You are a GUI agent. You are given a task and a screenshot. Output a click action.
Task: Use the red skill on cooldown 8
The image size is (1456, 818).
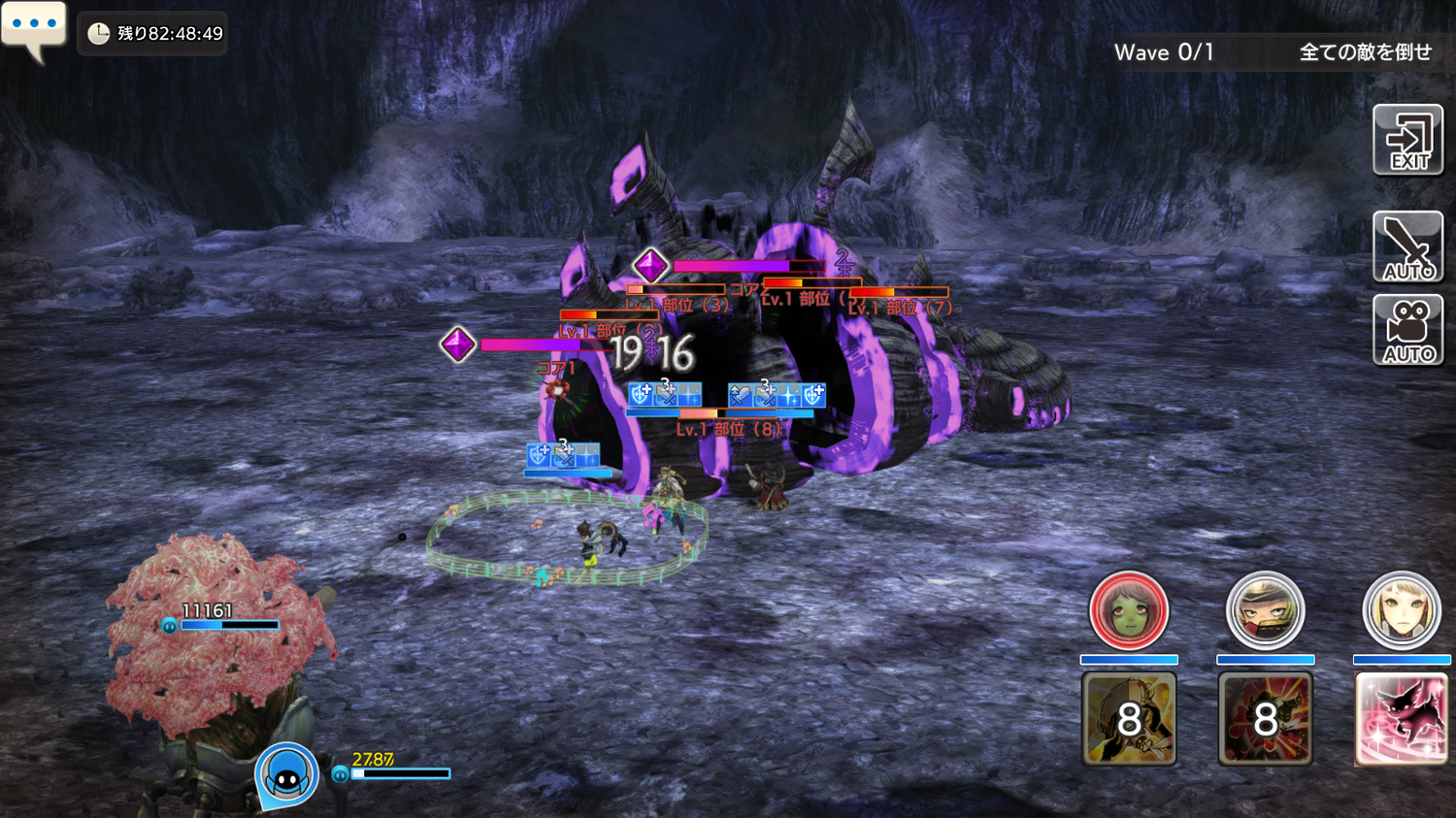1265,719
